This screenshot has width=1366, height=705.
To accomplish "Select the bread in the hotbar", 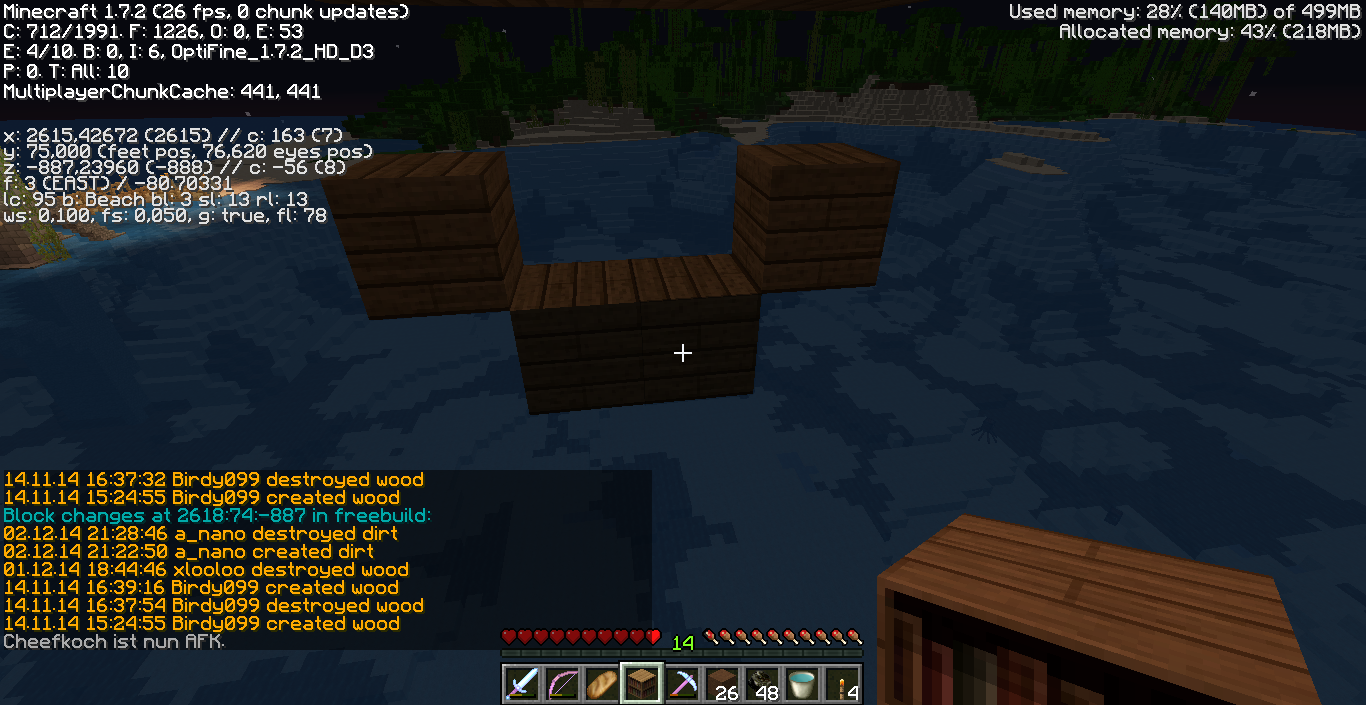I will 602,684.
